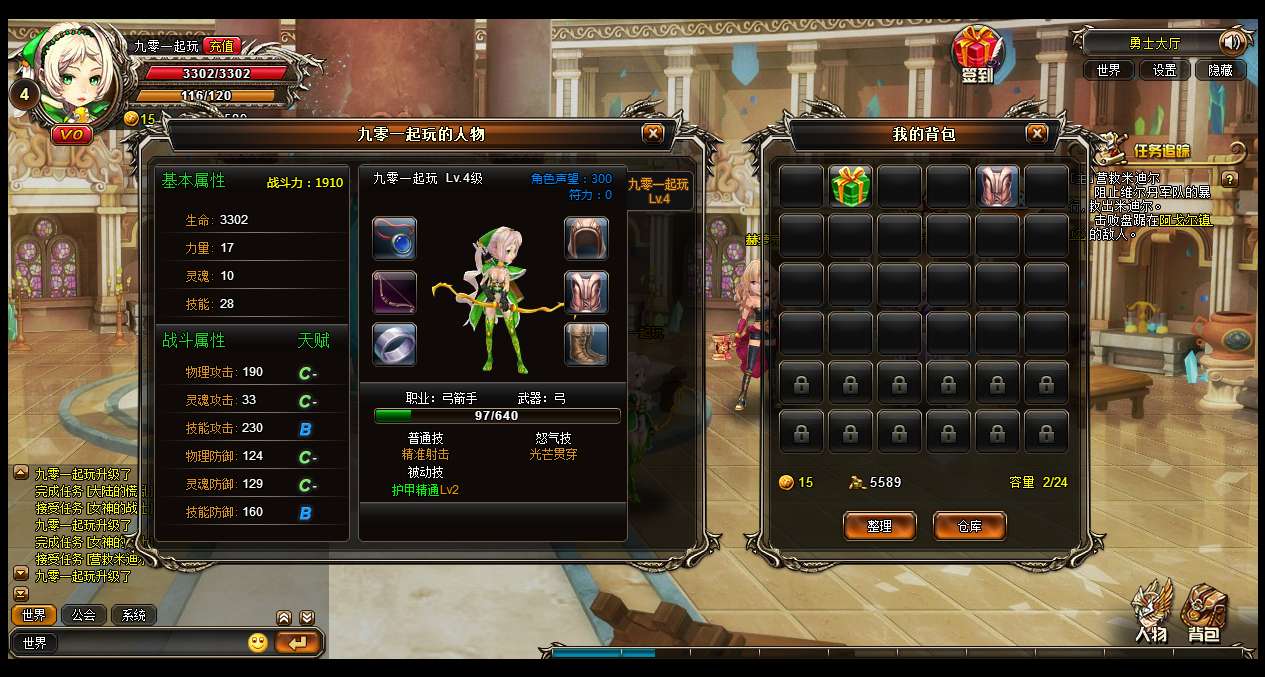1265x677 pixels.
Task: Close the 我的背包 backpack window
Action: [x=1037, y=133]
